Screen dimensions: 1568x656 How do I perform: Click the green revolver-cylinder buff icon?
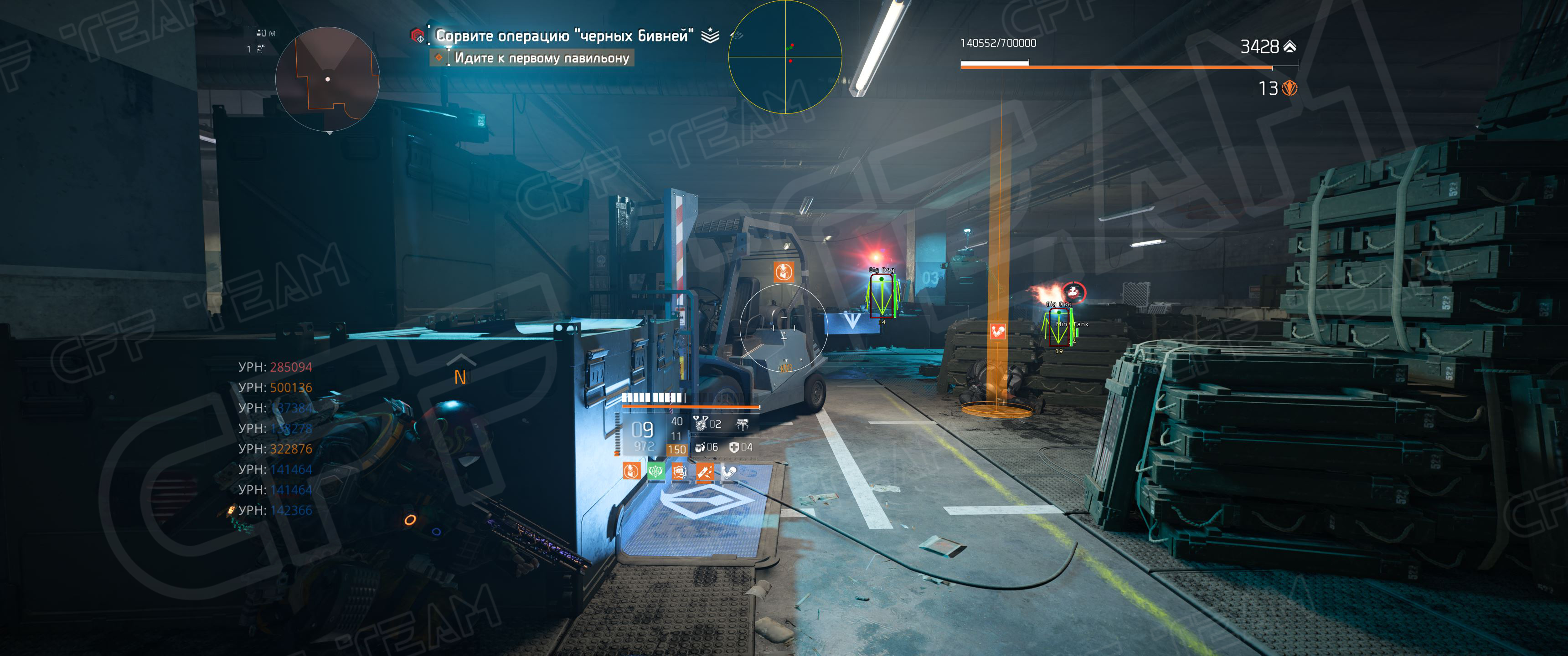coord(655,471)
